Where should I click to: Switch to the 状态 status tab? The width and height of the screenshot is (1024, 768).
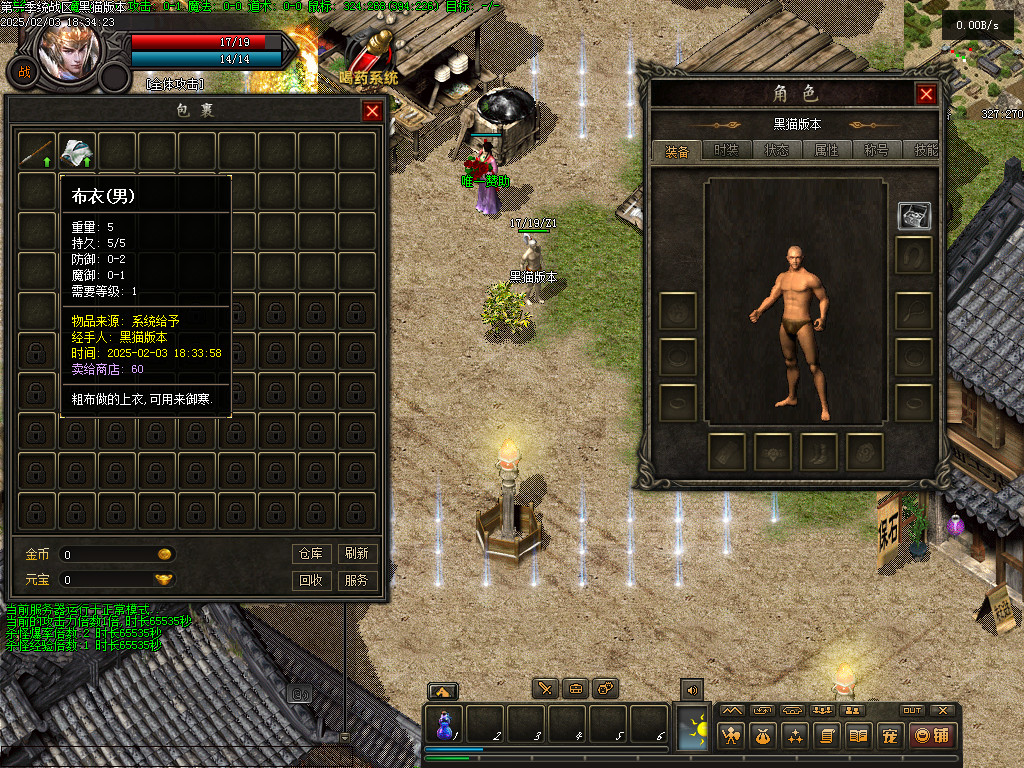click(x=777, y=151)
